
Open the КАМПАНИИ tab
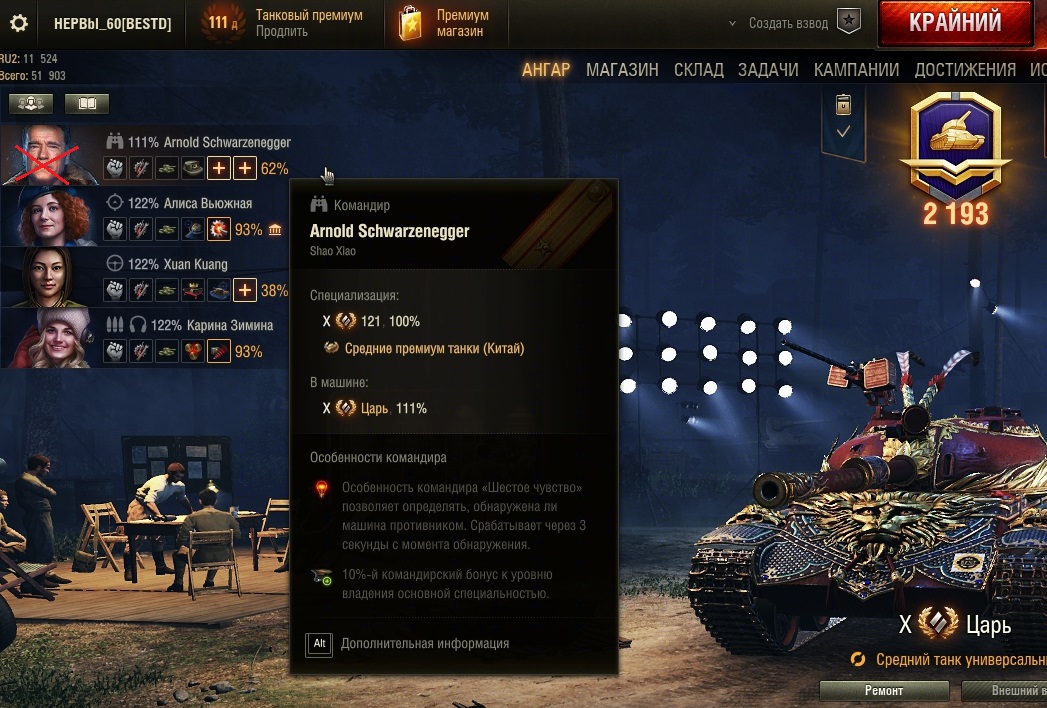856,70
